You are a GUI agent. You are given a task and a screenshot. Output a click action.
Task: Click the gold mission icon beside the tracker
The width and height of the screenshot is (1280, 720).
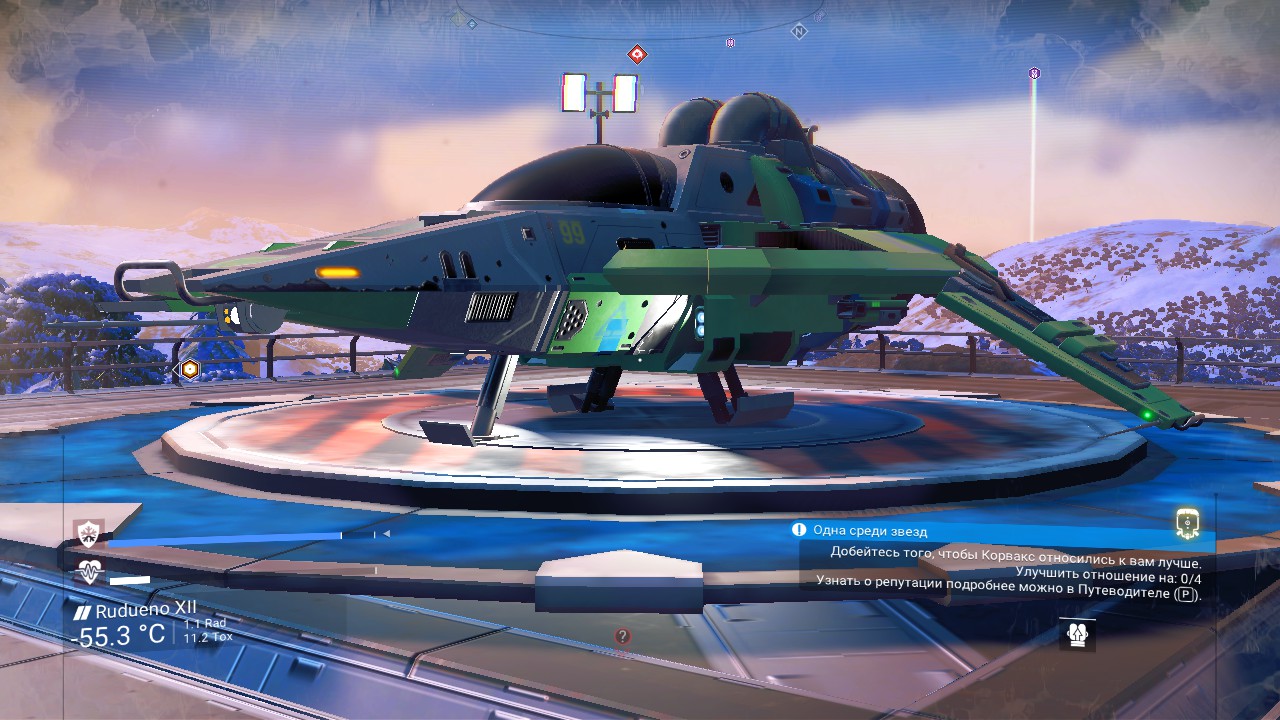click(x=1187, y=522)
